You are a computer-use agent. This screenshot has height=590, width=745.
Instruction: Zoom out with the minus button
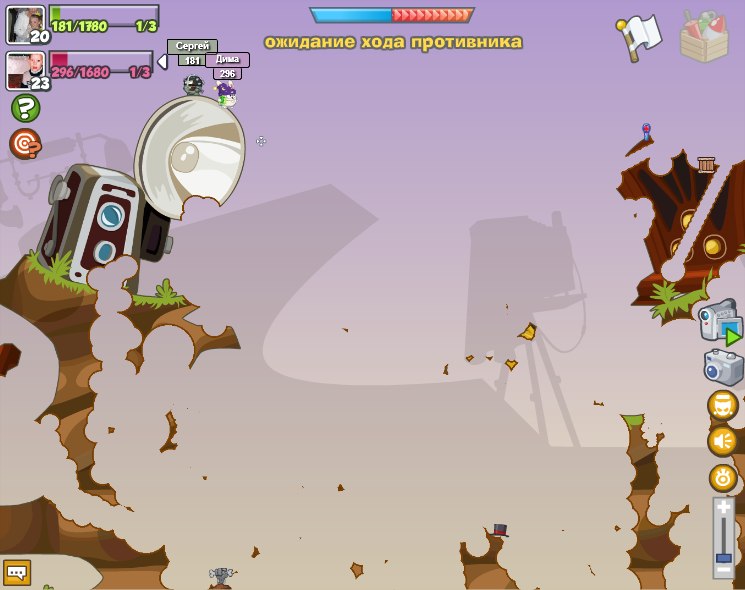723,570
